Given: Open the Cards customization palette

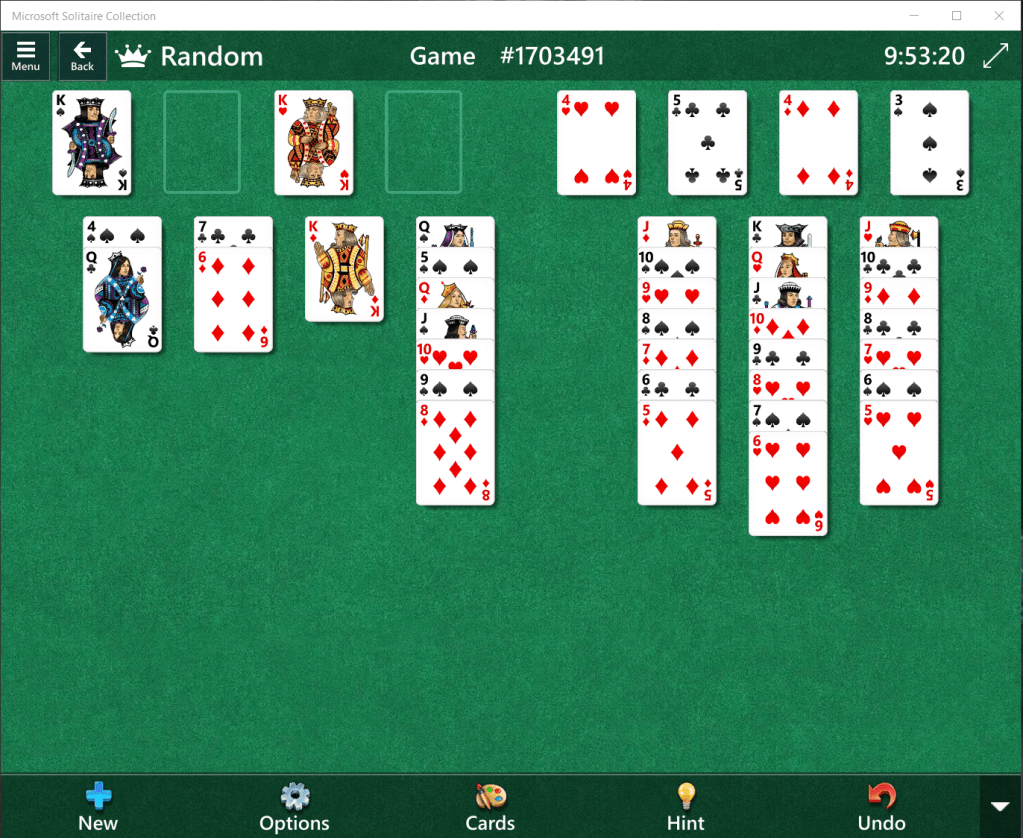Looking at the screenshot, I should point(490,807).
